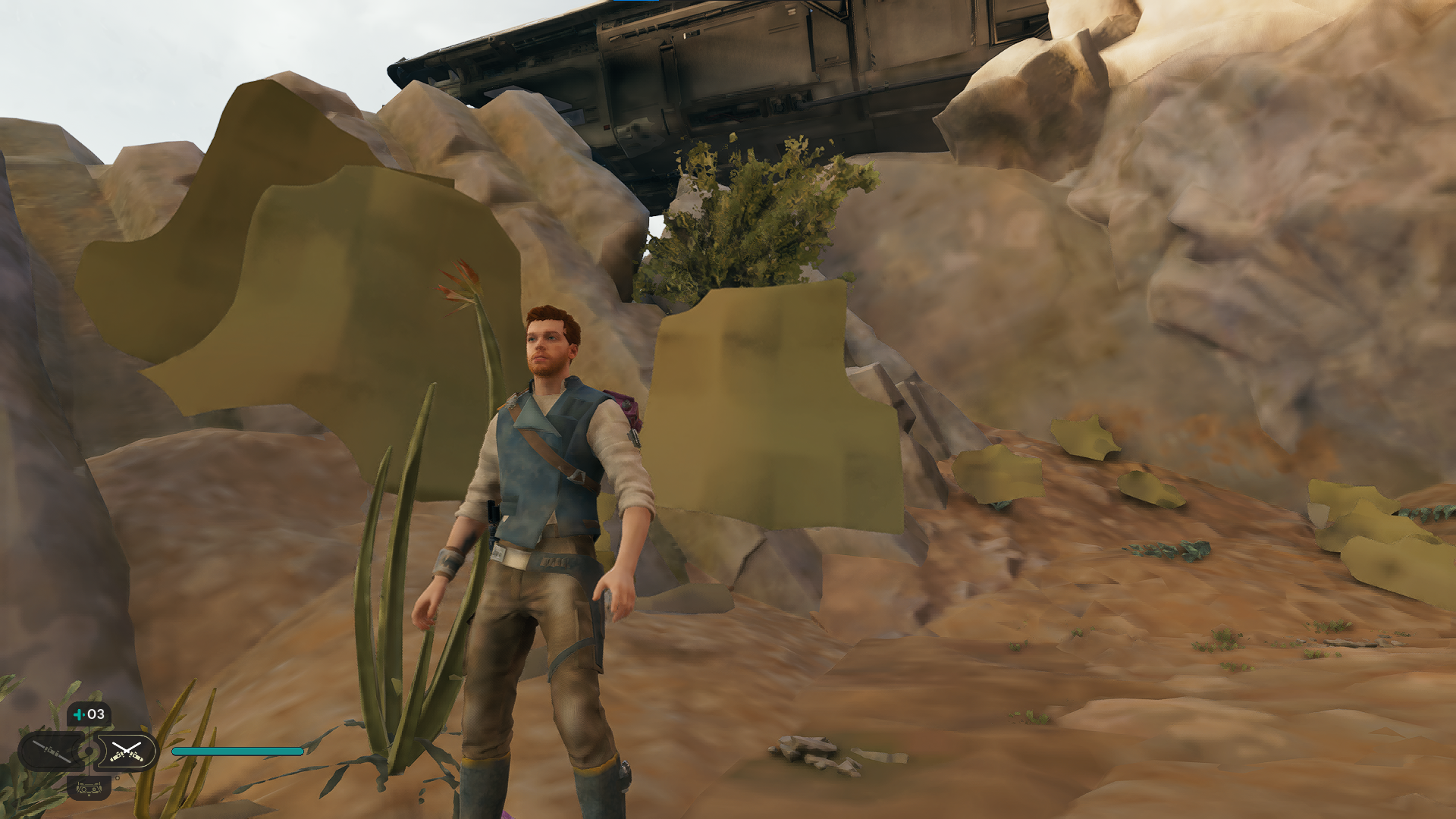Viewport: 1456px width, 819px height.
Task: Click the teal stim canister icon
Action: point(79,714)
